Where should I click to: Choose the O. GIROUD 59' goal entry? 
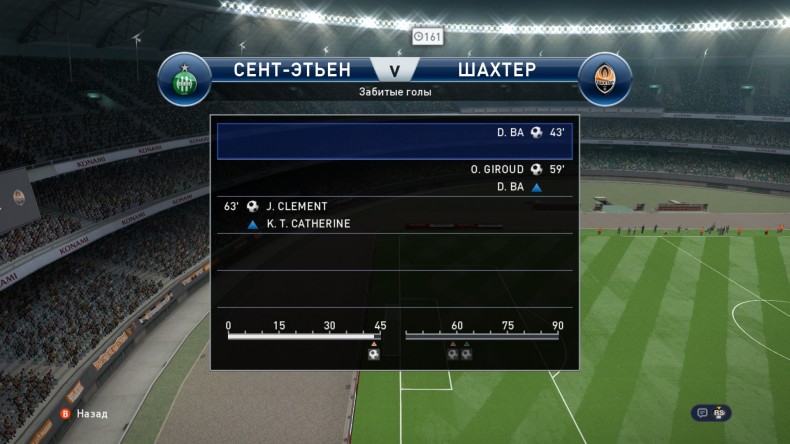coord(517,170)
